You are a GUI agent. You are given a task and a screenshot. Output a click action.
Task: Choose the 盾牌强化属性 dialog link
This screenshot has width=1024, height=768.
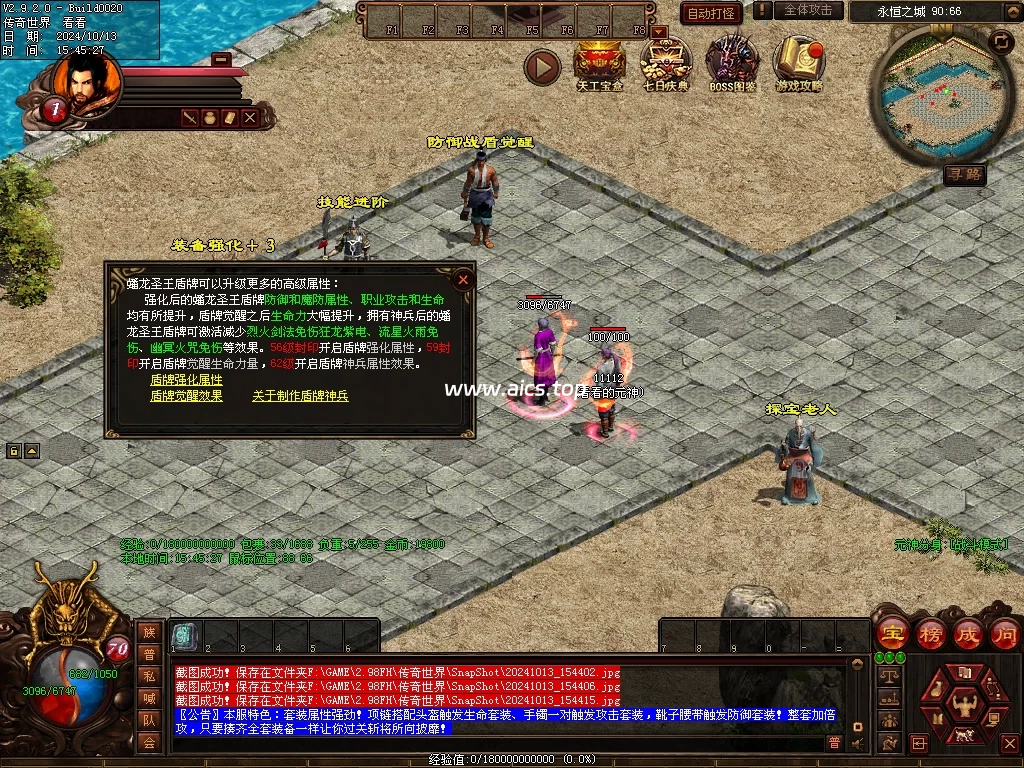pyautogui.click(x=186, y=381)
